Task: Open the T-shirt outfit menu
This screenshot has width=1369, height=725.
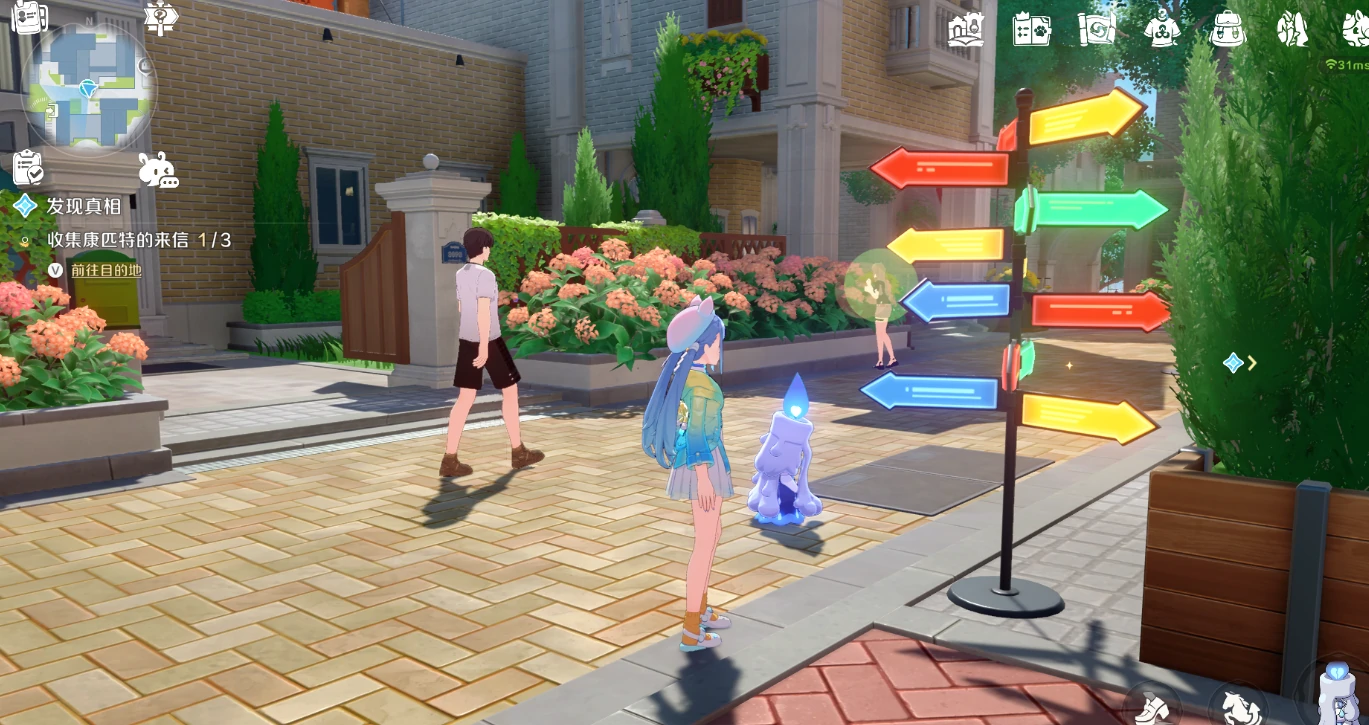Action: coord(1162,30)
